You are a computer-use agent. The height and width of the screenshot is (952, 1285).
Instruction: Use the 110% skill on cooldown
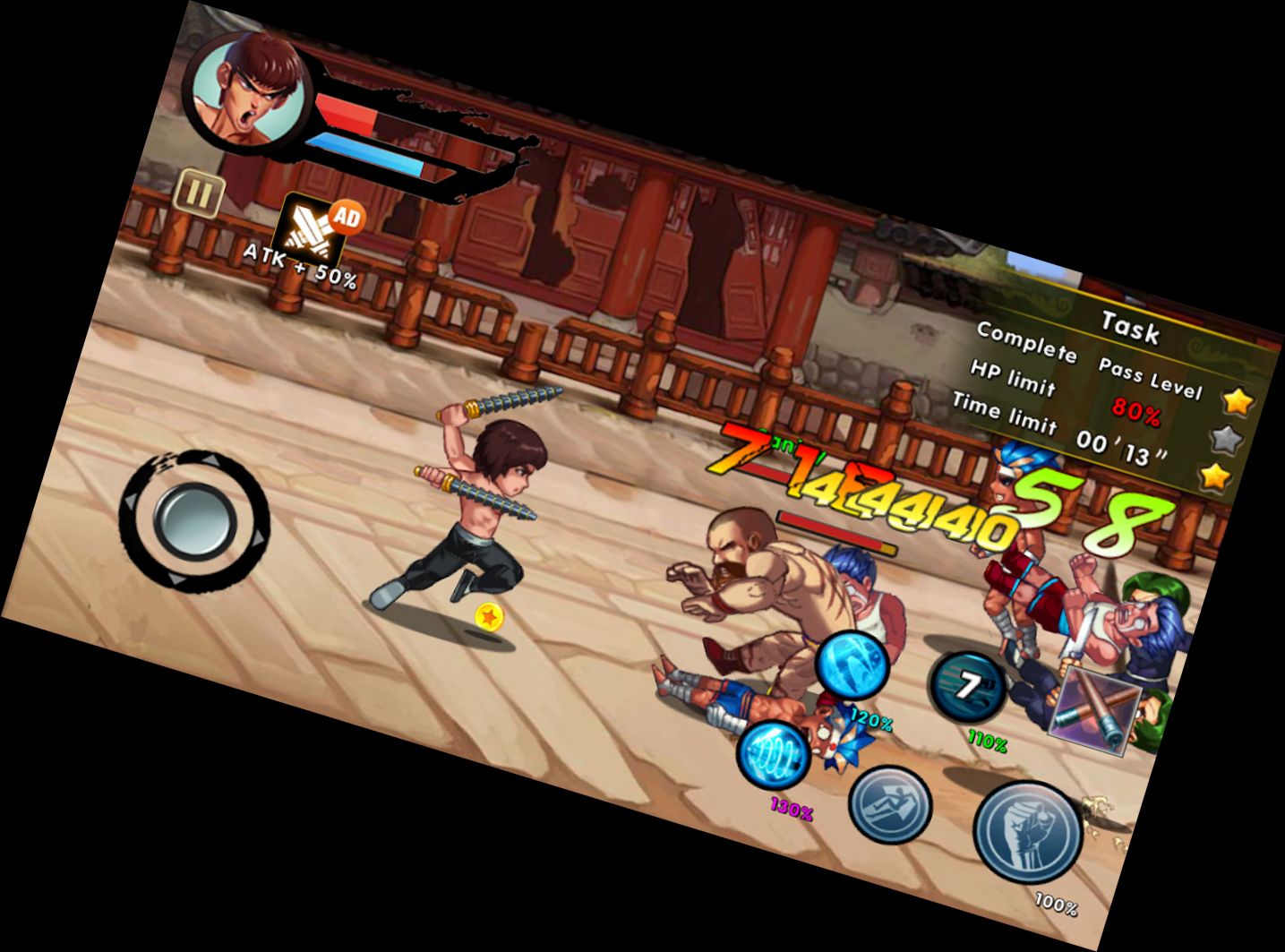point(968,689)
